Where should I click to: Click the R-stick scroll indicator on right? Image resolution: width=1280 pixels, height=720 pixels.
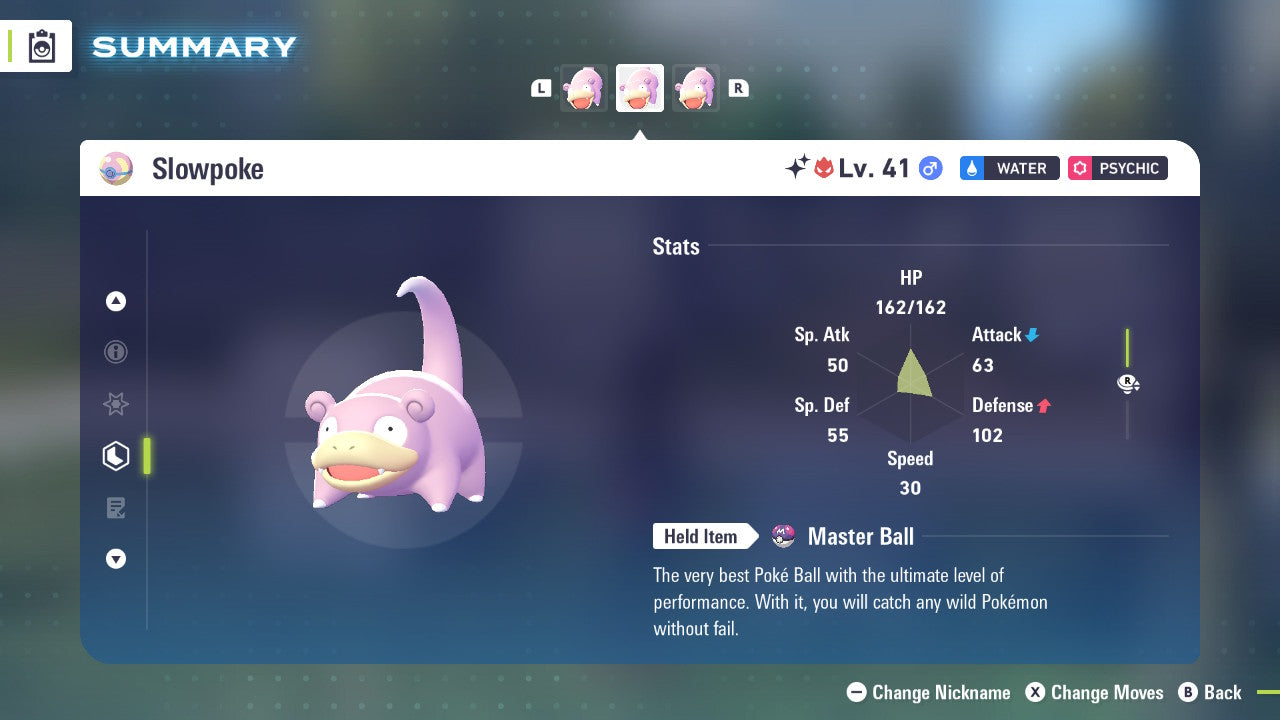[x=1128, y=384]
